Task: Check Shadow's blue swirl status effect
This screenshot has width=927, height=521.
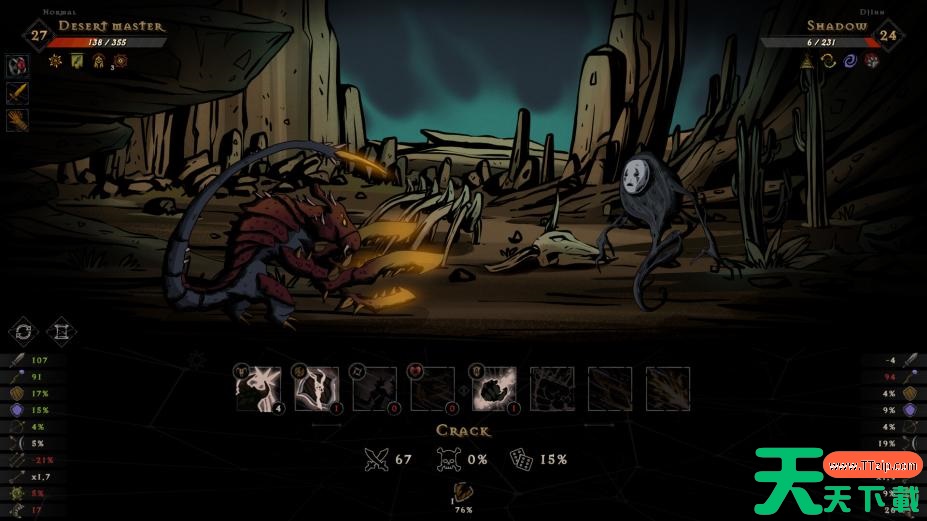Action: coord(850,61)
